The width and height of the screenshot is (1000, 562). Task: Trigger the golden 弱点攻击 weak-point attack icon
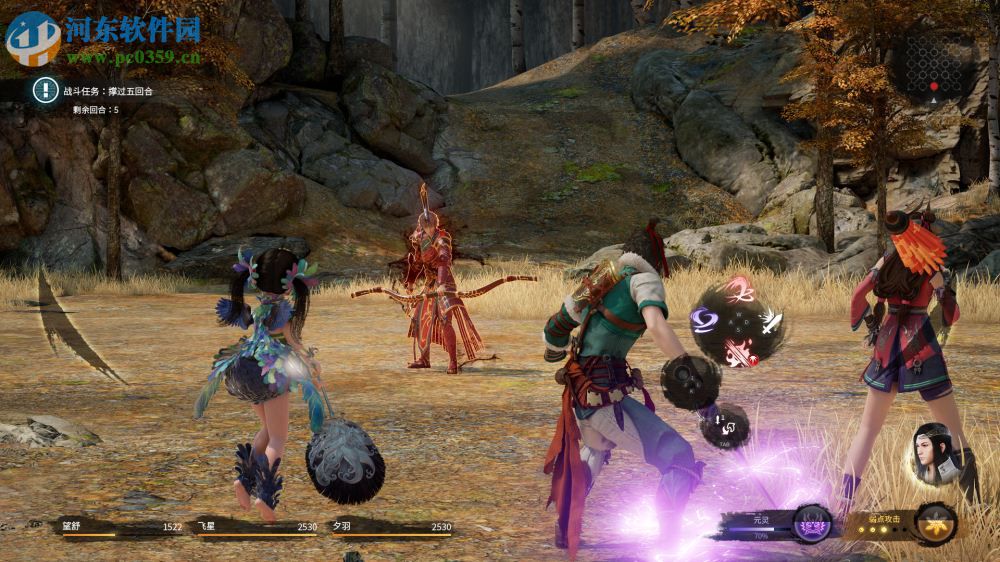point(936,524)
